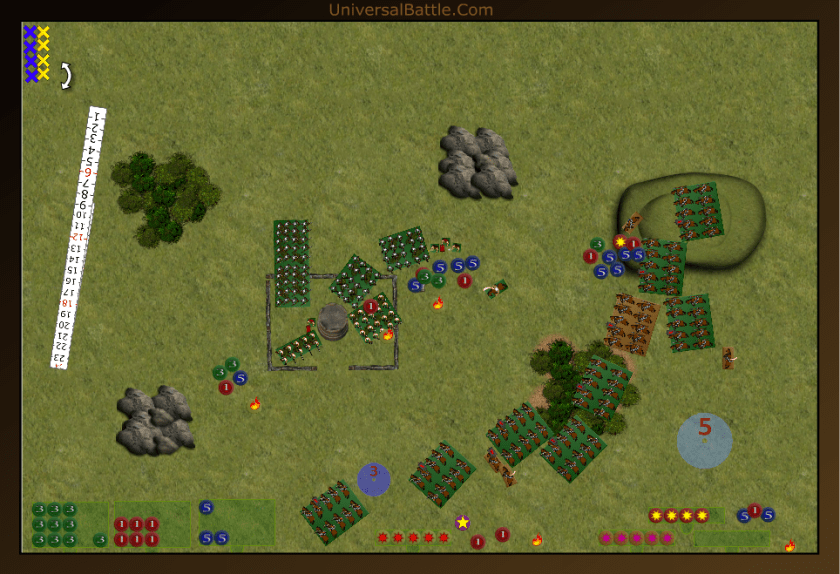Select the small blue circle marked 3
Screen dimensions: 840x574
[x=373, y=479]
